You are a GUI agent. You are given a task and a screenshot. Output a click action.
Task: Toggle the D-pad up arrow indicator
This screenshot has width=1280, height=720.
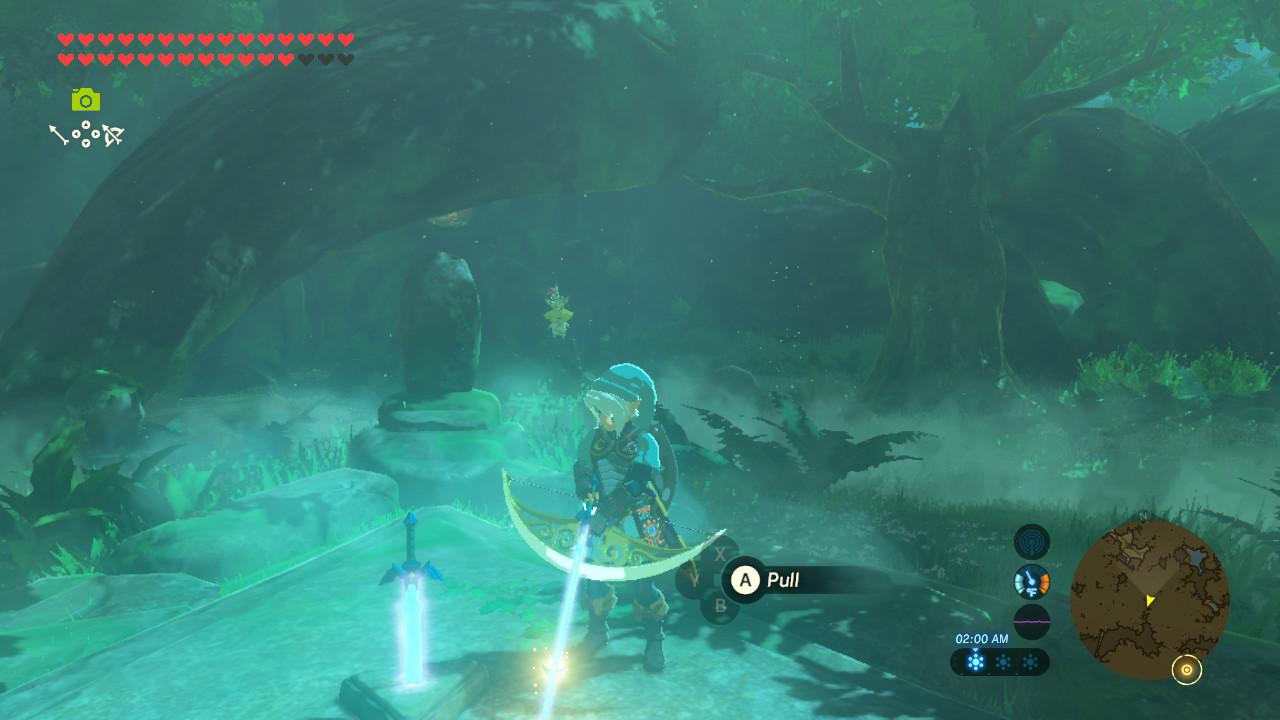tap(86, 124)
